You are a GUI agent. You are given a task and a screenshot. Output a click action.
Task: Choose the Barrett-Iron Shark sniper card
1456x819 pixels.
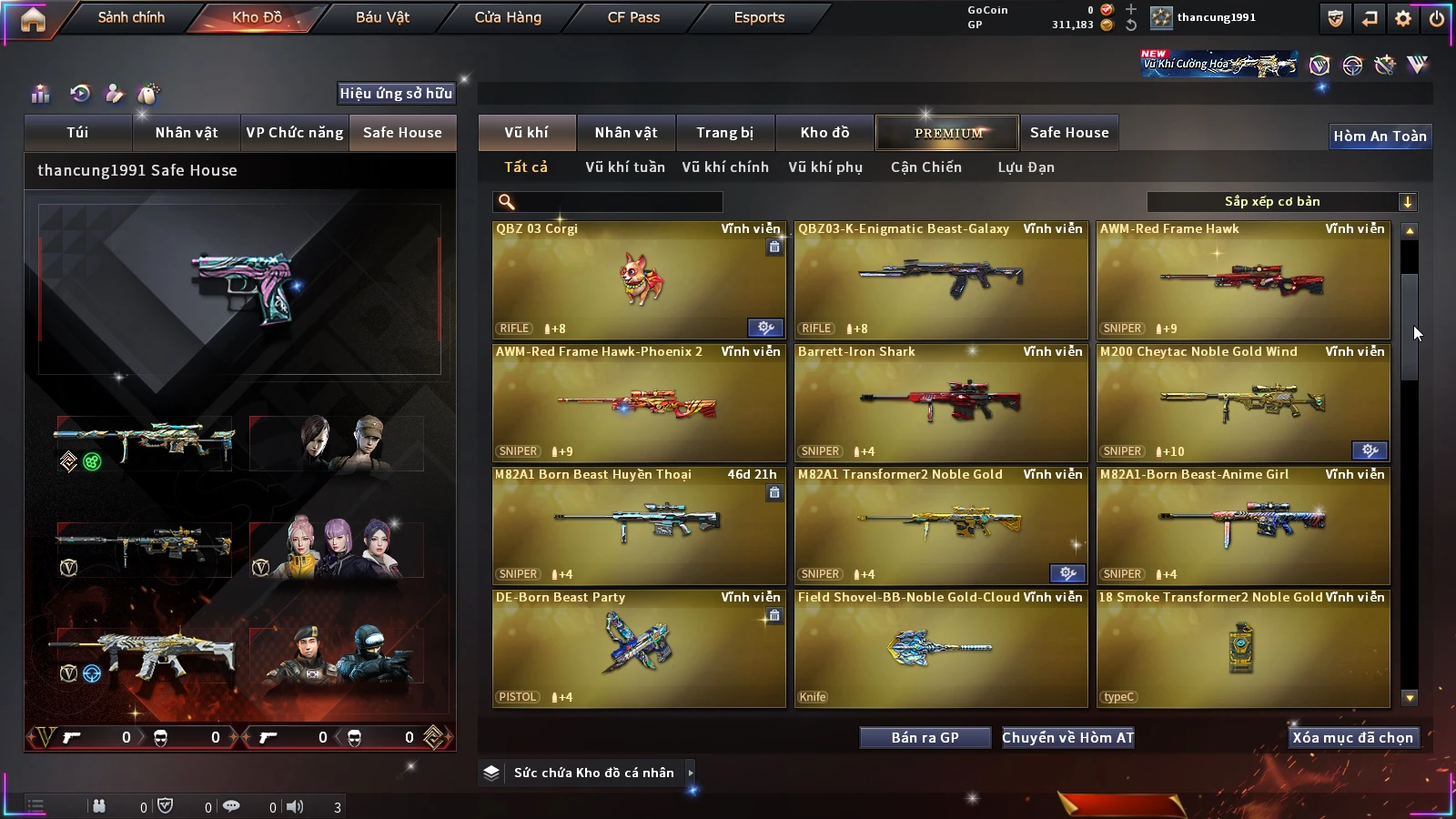coord(941,403)
